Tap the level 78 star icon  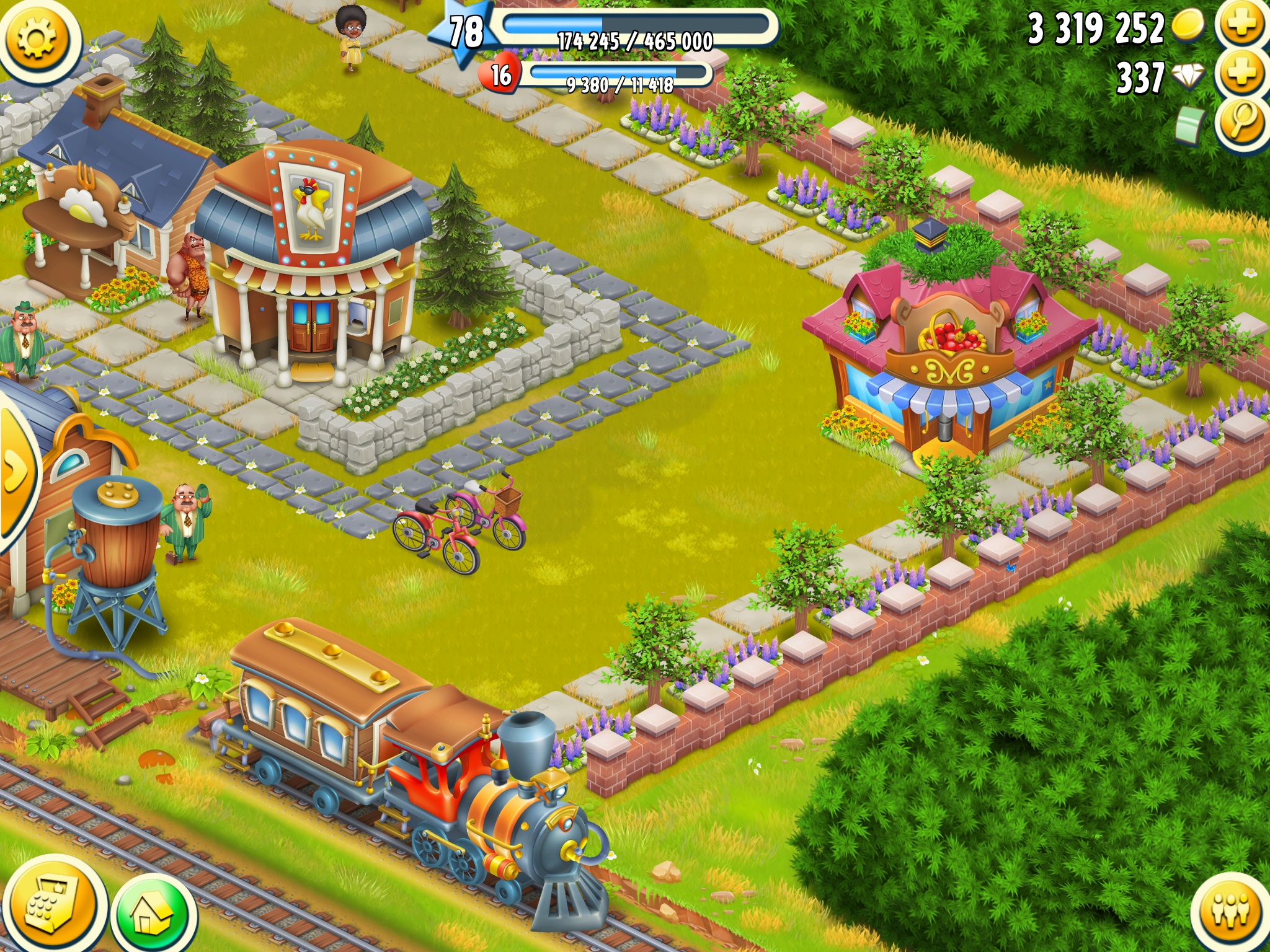(465, 31)
